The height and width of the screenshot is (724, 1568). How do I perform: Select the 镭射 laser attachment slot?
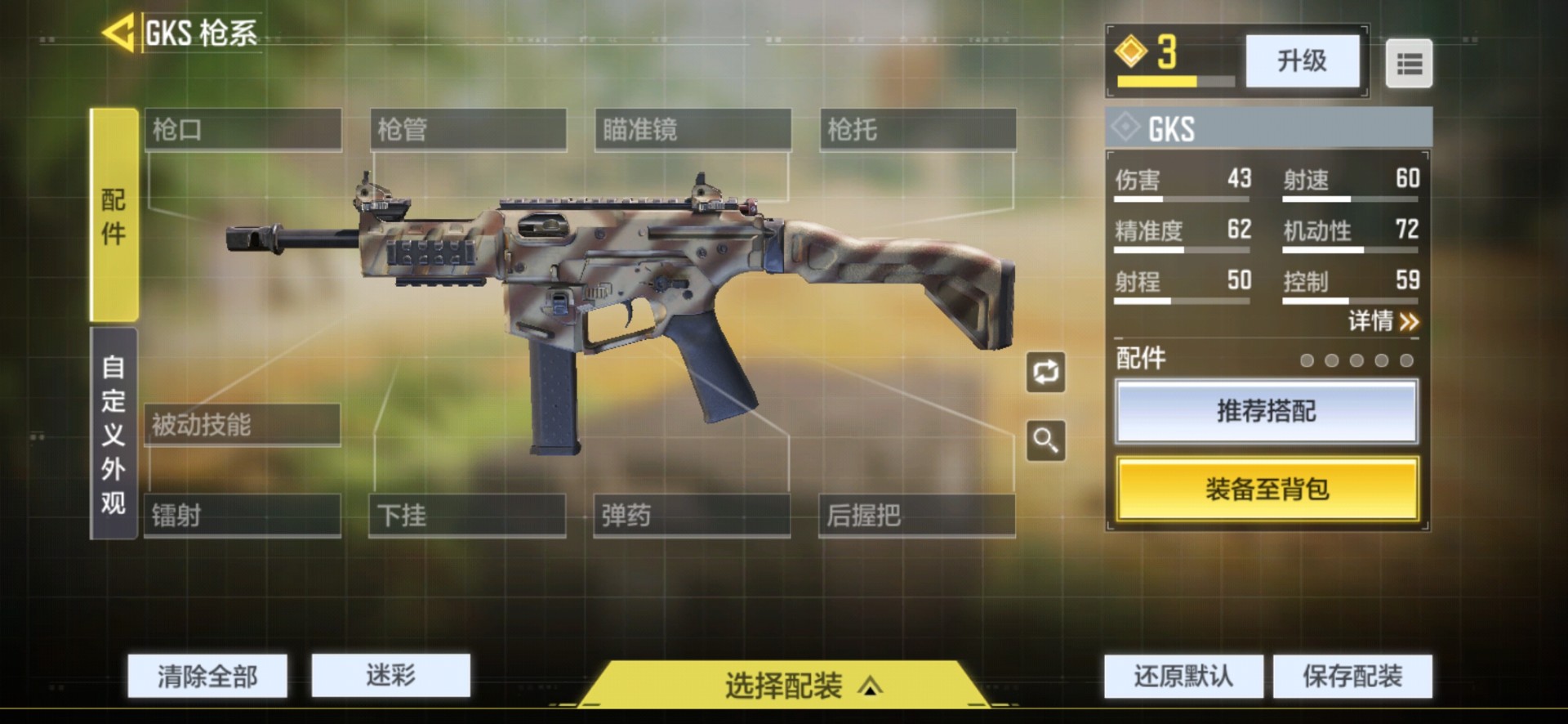pos(242,516)
